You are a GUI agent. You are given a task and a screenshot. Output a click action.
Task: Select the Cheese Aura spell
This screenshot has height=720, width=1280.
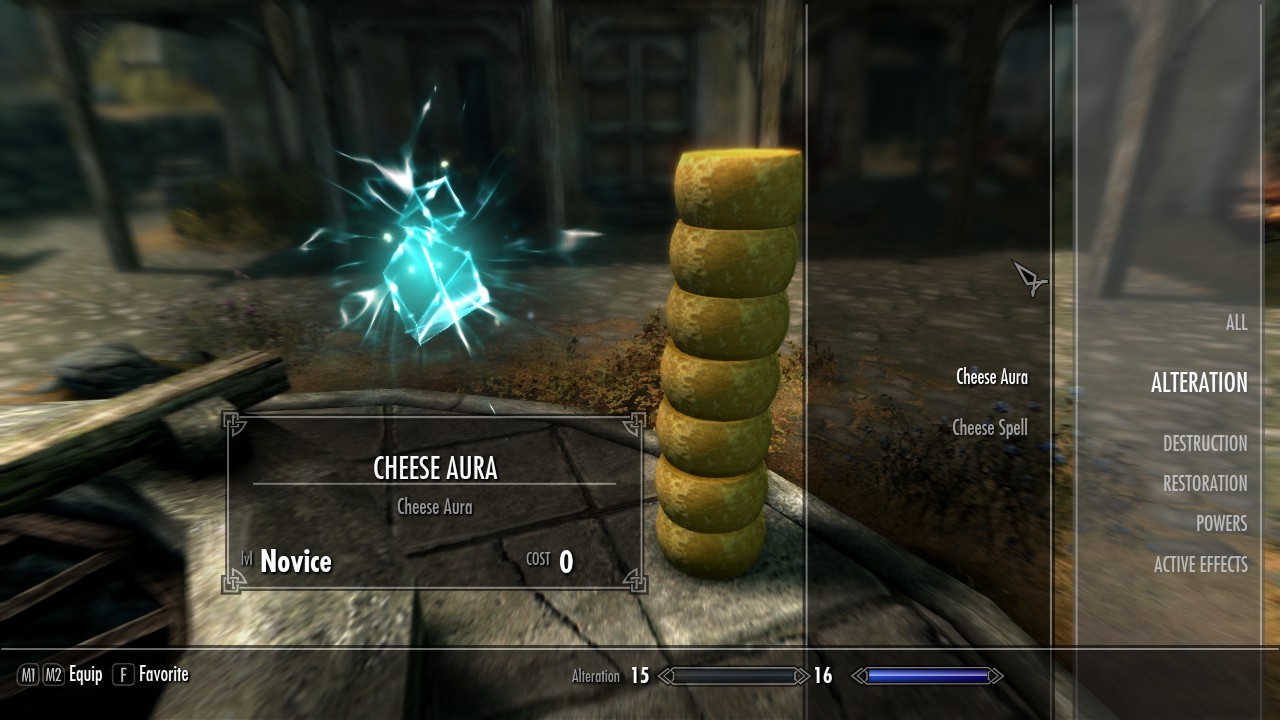tap(991, 377)
